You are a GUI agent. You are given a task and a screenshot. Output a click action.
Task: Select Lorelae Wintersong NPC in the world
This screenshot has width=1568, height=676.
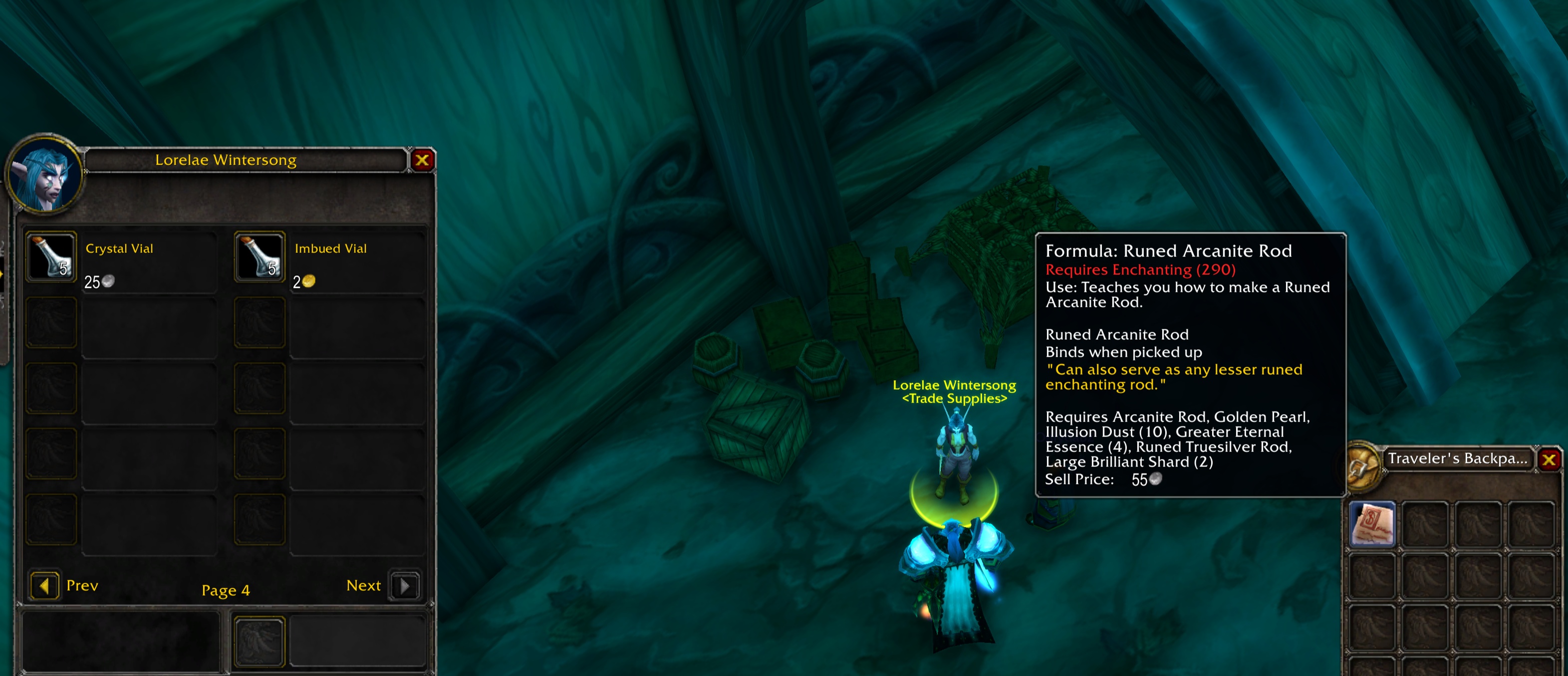point(955,444)
